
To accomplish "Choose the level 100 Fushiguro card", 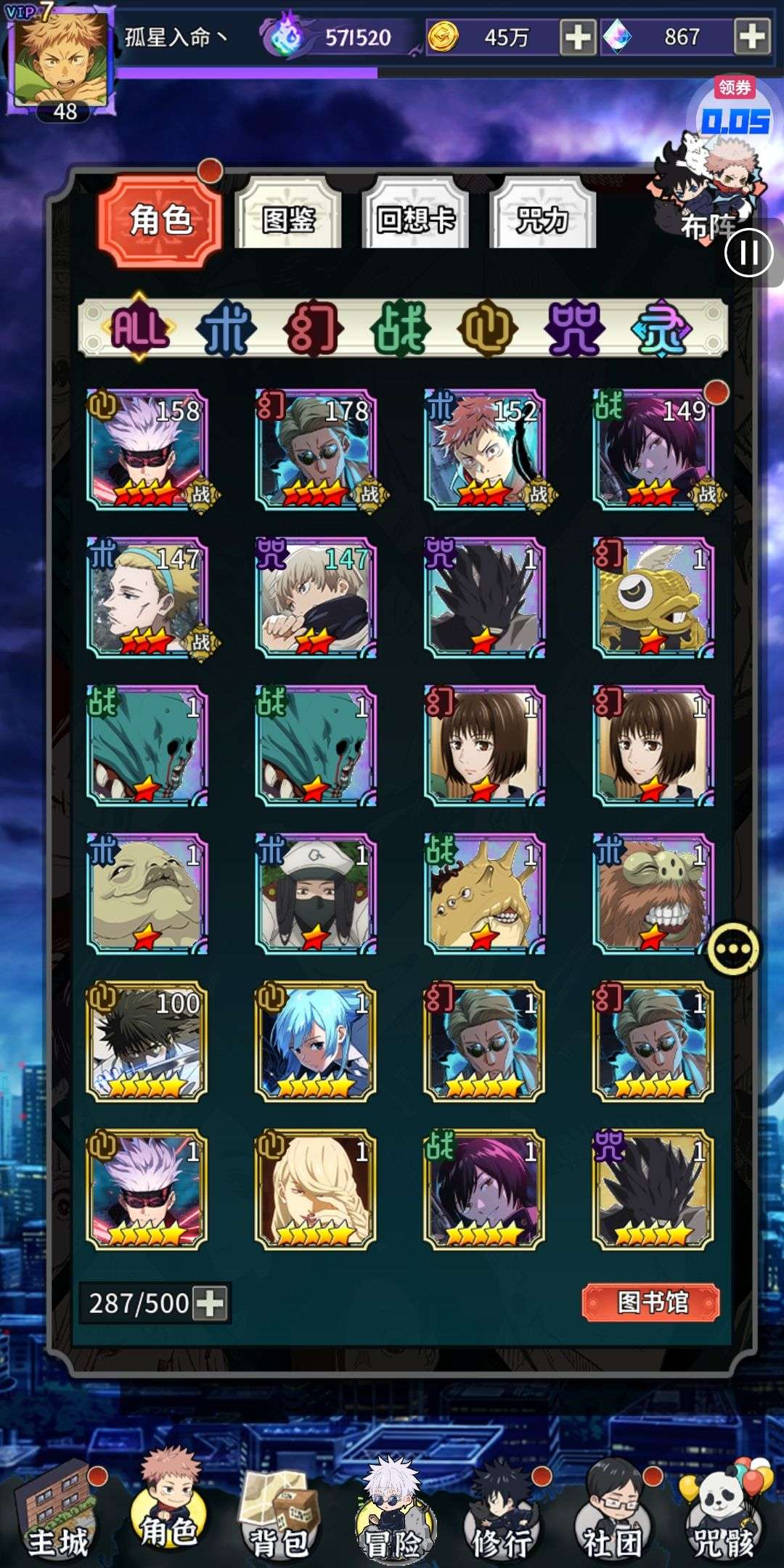I will [147, 1041].
